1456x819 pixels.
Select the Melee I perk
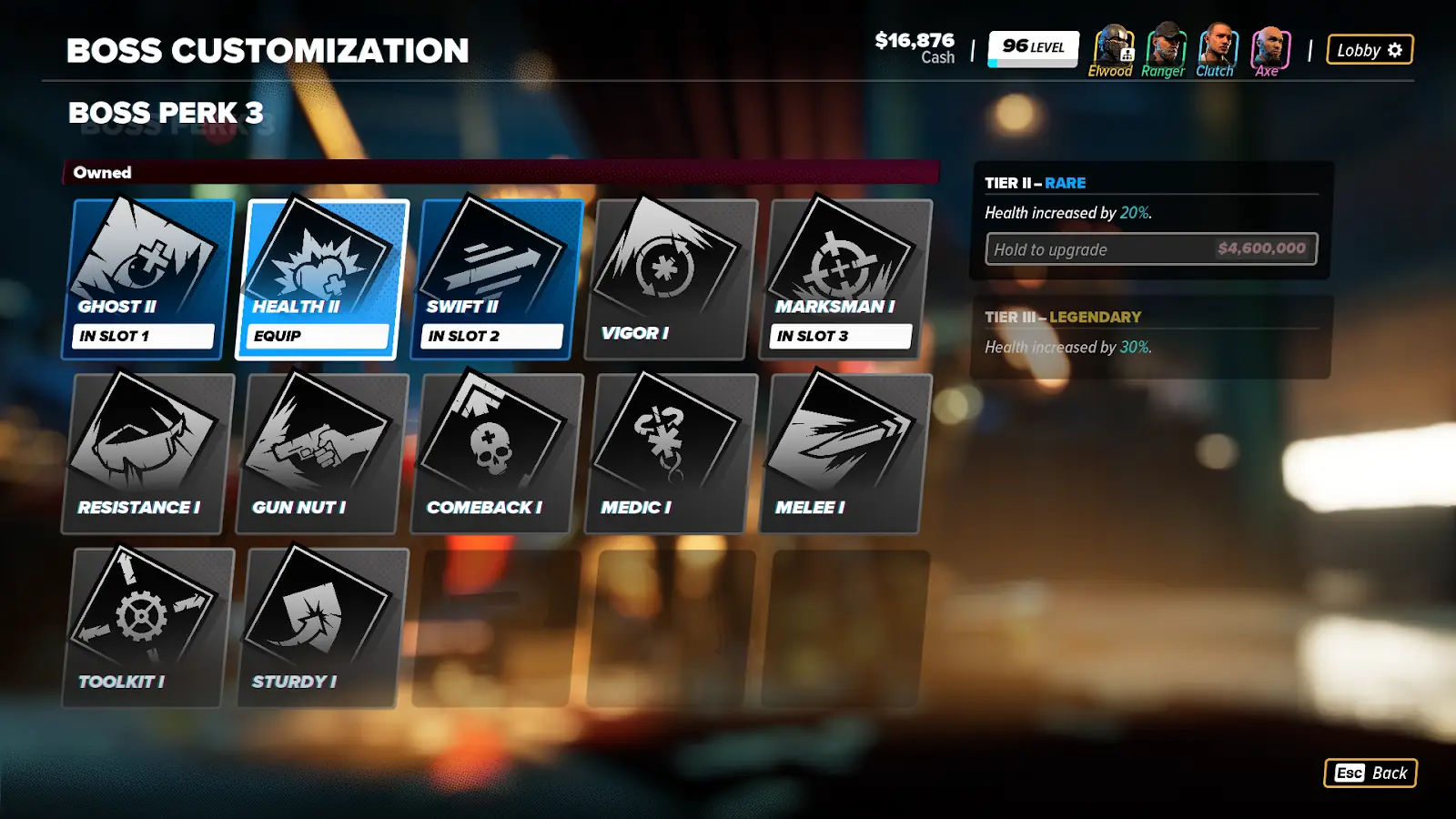click(x=845, y=451)
